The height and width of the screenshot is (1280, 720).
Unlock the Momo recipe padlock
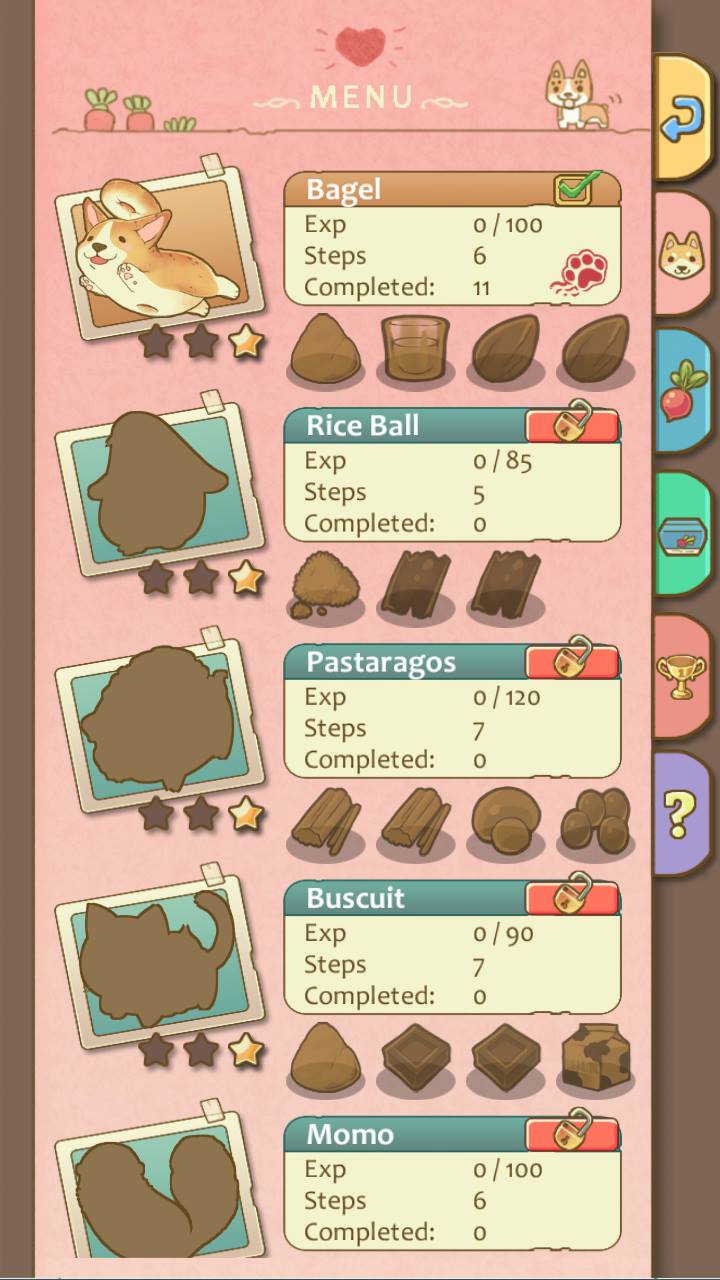point(573,1132)
